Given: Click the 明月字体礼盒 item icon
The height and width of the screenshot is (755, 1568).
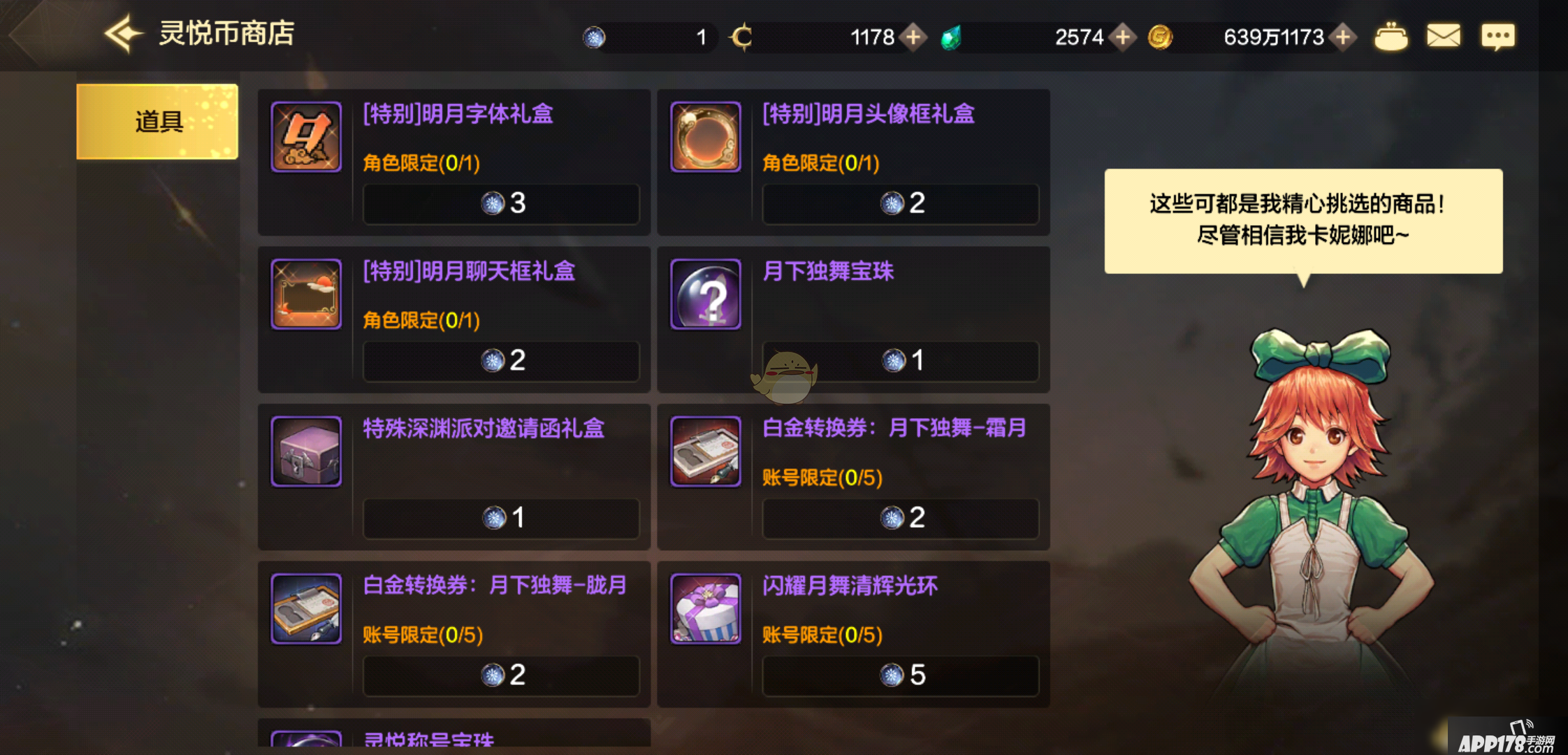Looking at the screenshot, I should click(306, 137).
